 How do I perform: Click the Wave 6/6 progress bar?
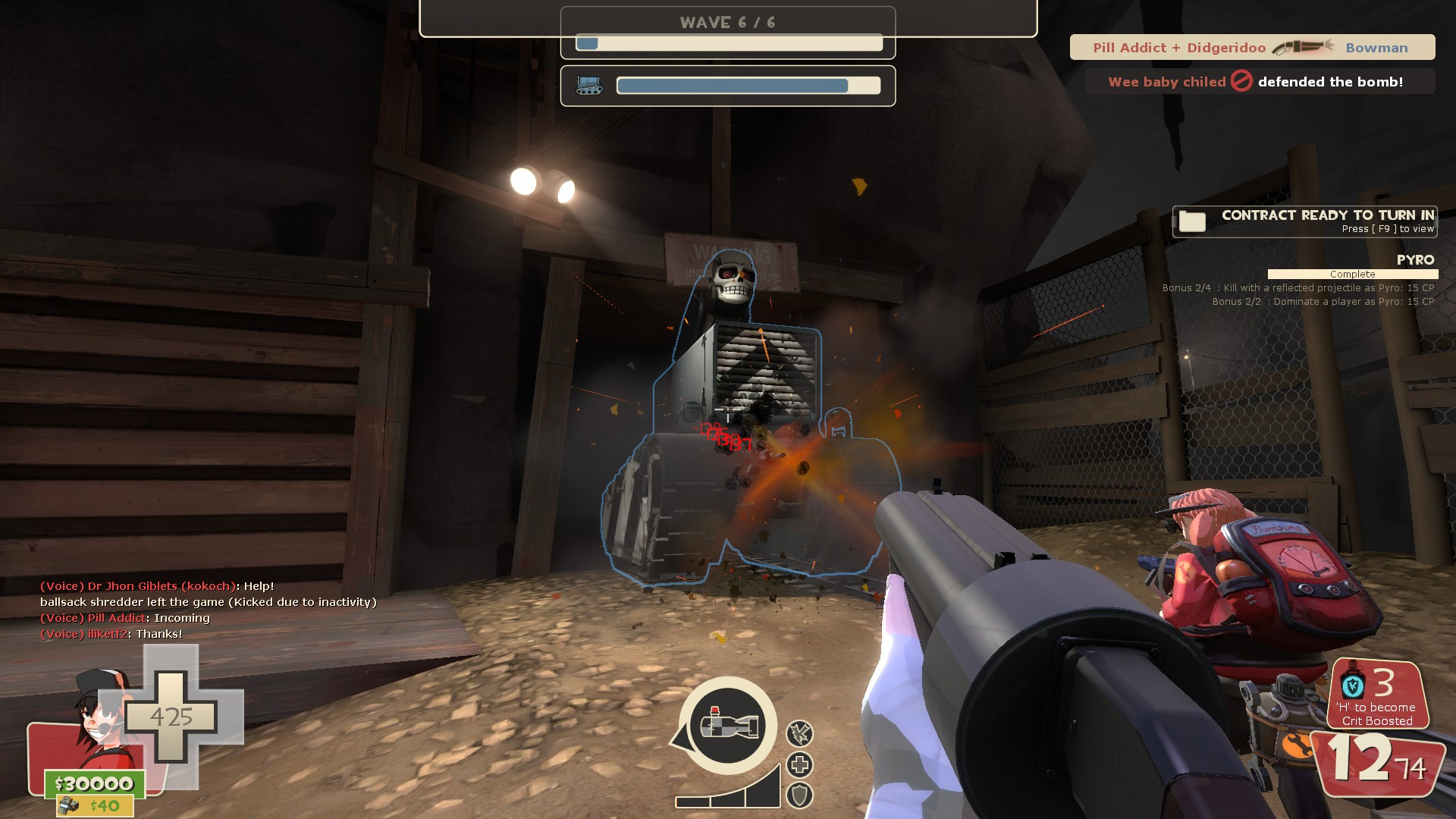tap(730, 44)
